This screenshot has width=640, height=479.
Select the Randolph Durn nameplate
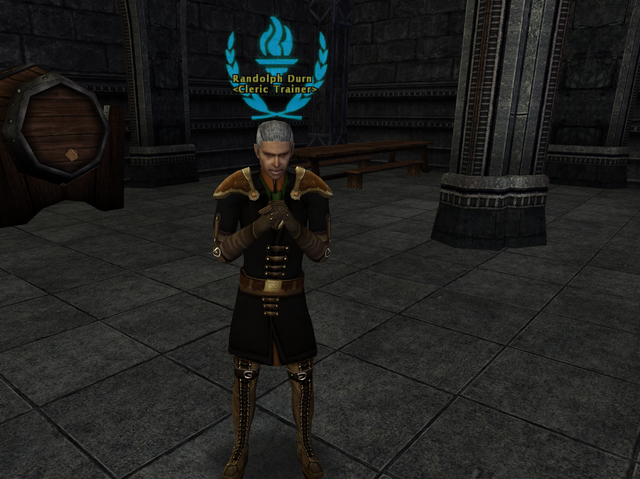(274, 78)
